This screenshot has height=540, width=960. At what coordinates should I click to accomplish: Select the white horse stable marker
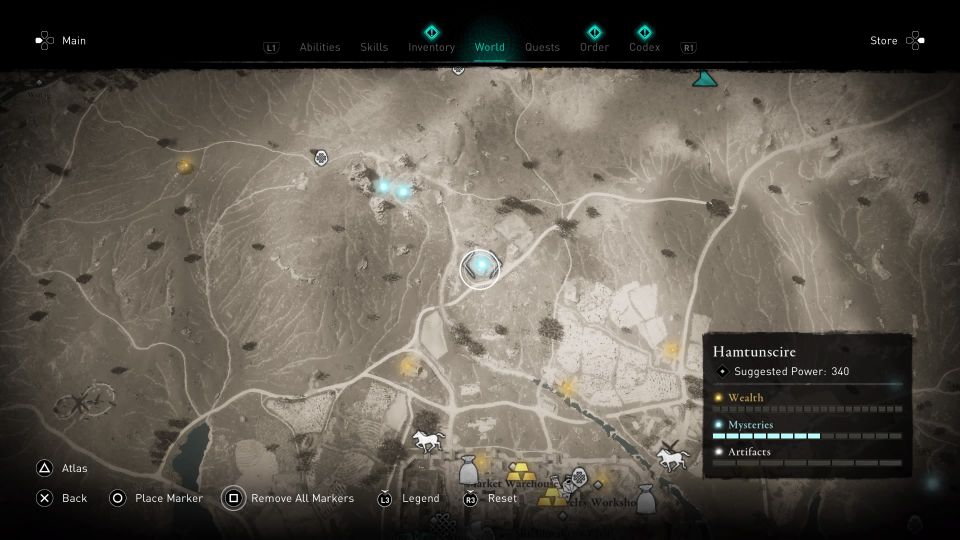click(428, 440)
